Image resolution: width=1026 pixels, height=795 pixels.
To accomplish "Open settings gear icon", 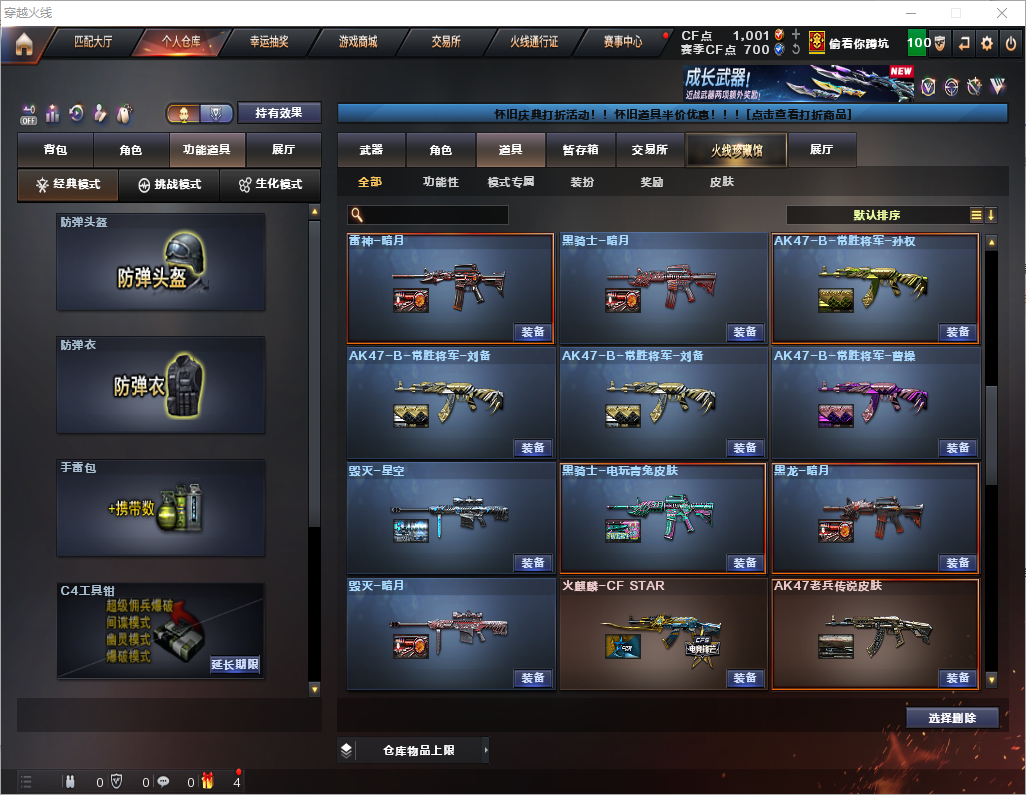I will tap(987, 43).
